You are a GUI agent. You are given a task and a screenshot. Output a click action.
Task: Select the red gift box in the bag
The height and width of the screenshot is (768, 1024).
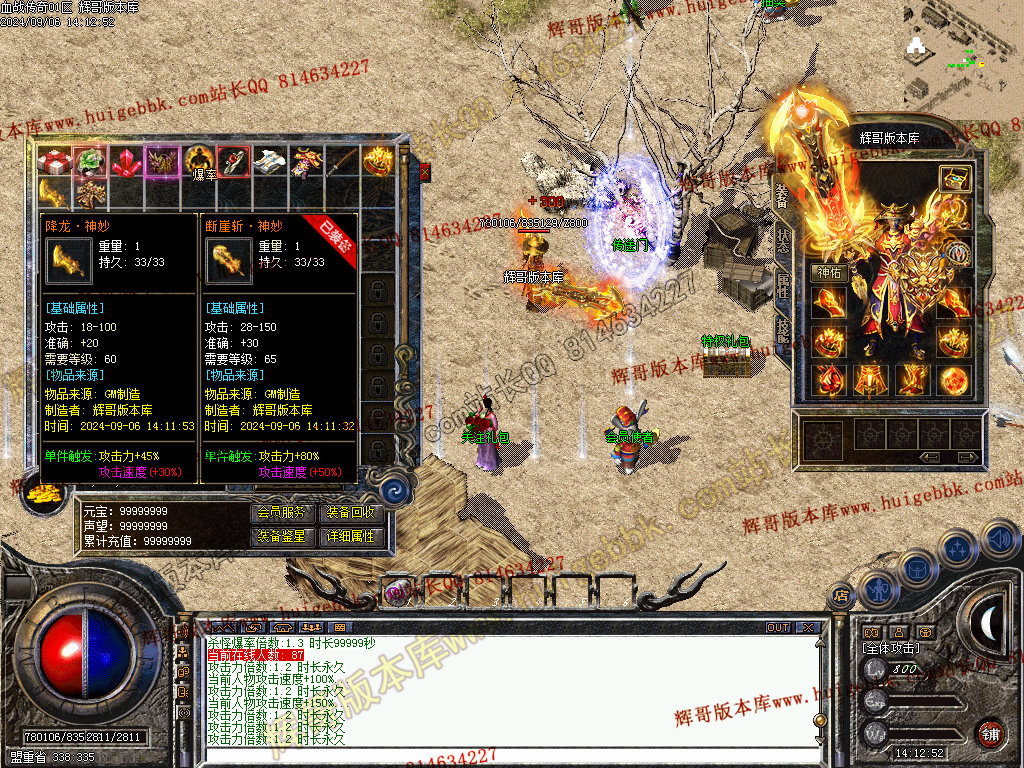(x=53, y=161)
